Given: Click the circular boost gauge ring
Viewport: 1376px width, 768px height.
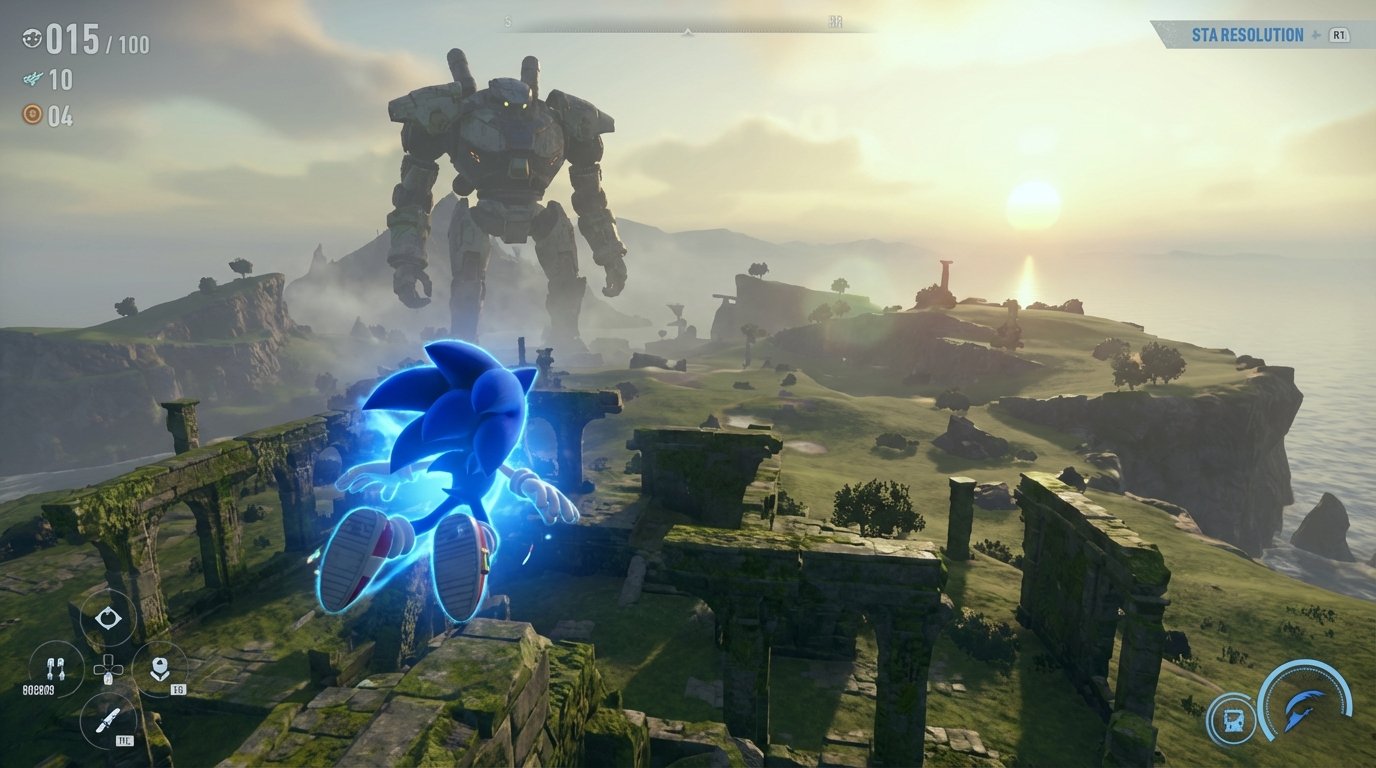Looking at the screenshot, I should pos(1303,660).
